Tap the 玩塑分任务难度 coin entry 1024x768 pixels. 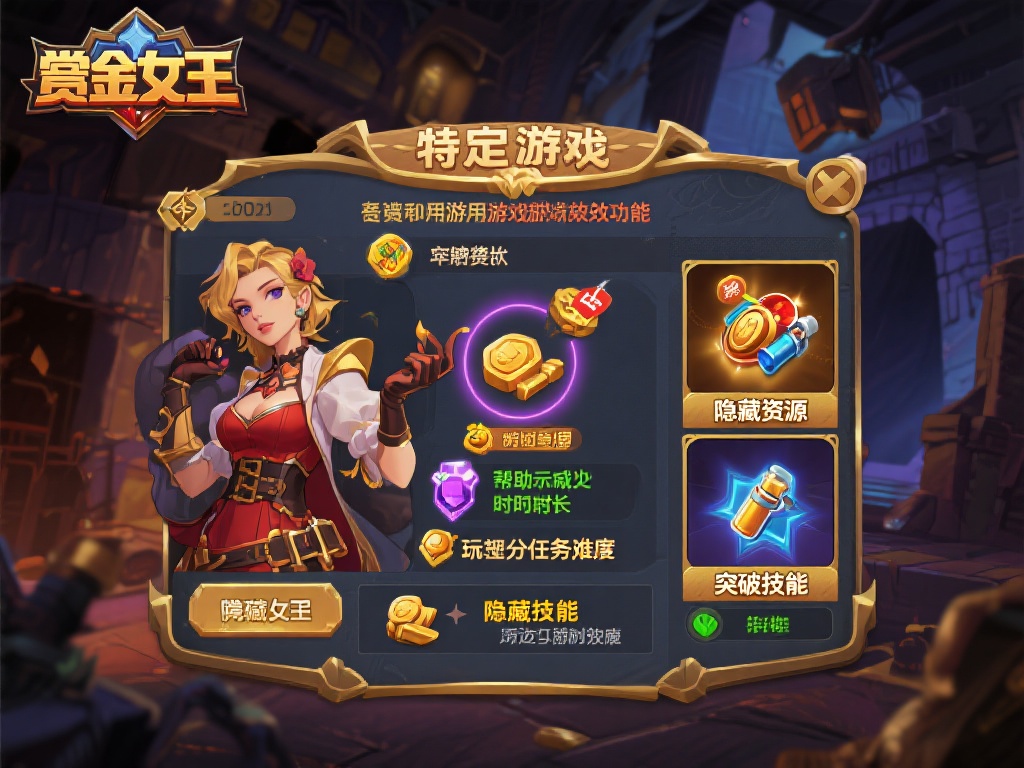(x=518, y=548)
